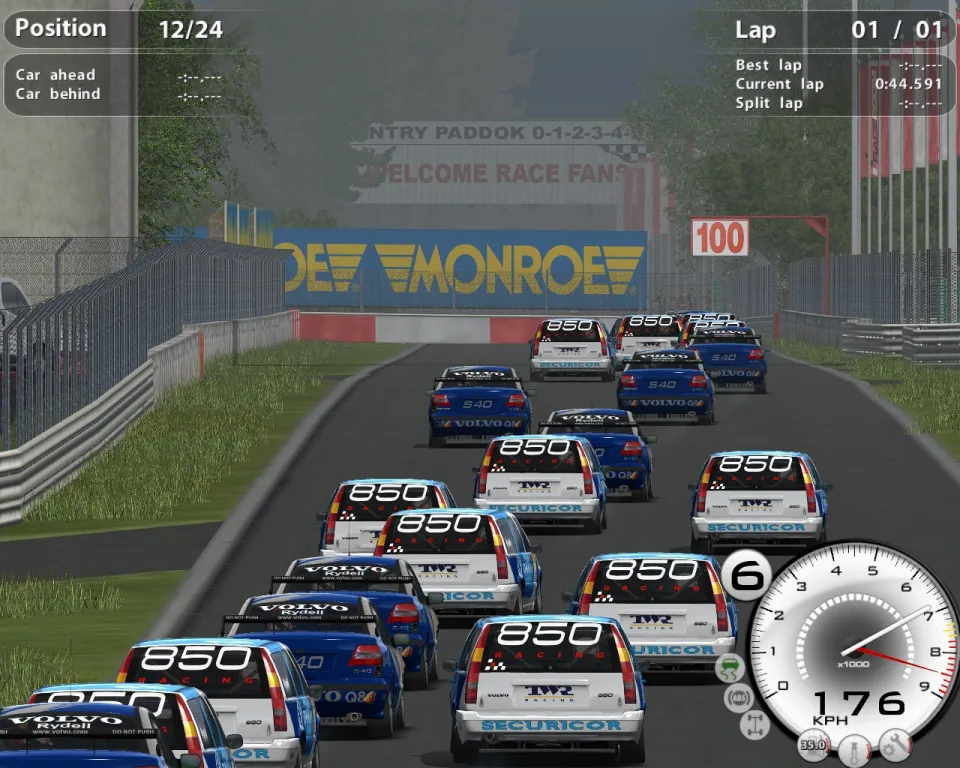The height and width of the screenshot is (768, 960).
Task: Click the ABS indicator icon
Action: [739, 696]
